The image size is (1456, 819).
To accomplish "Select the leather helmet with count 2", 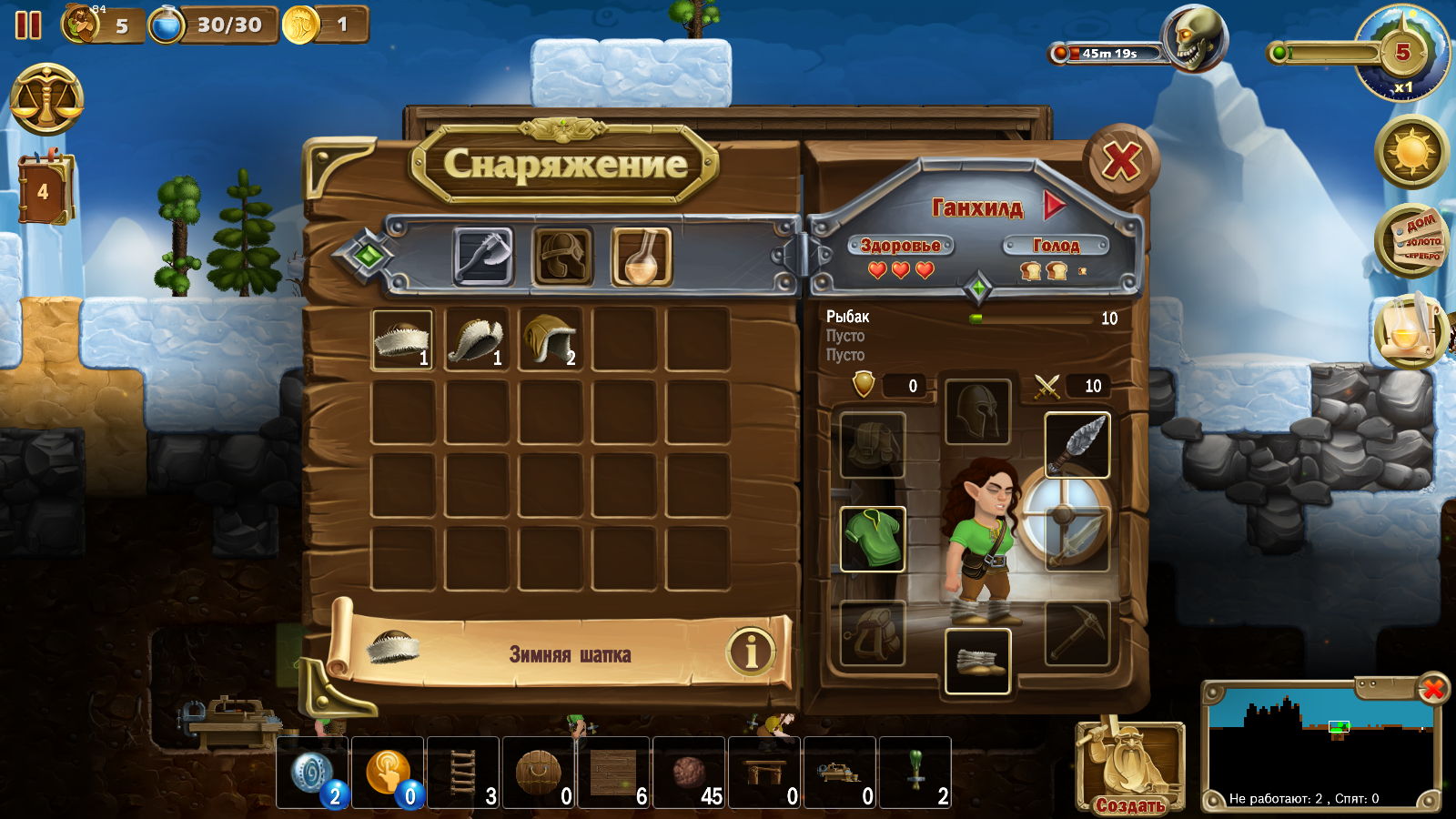I will pos(550,339).
